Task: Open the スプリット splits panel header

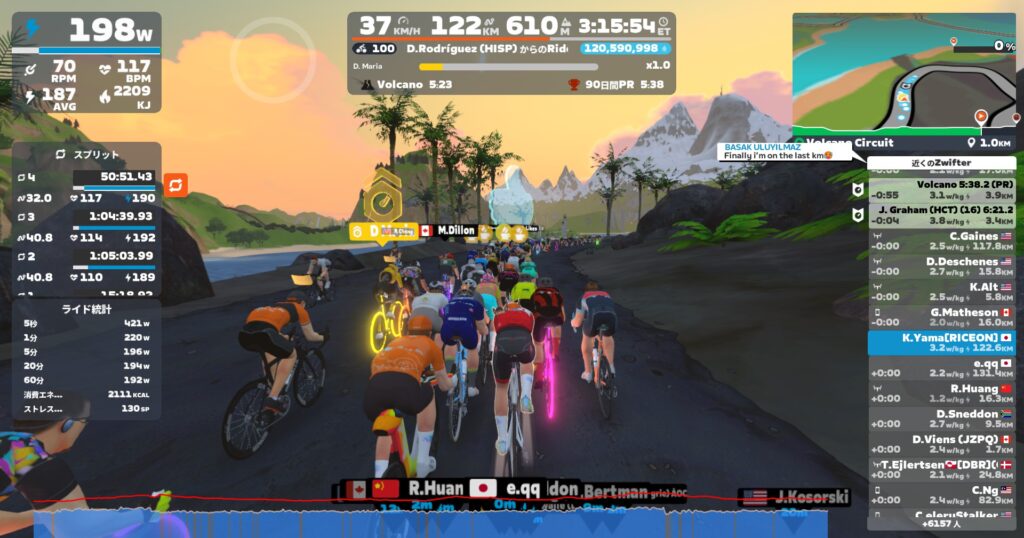Action: point(86,154)
